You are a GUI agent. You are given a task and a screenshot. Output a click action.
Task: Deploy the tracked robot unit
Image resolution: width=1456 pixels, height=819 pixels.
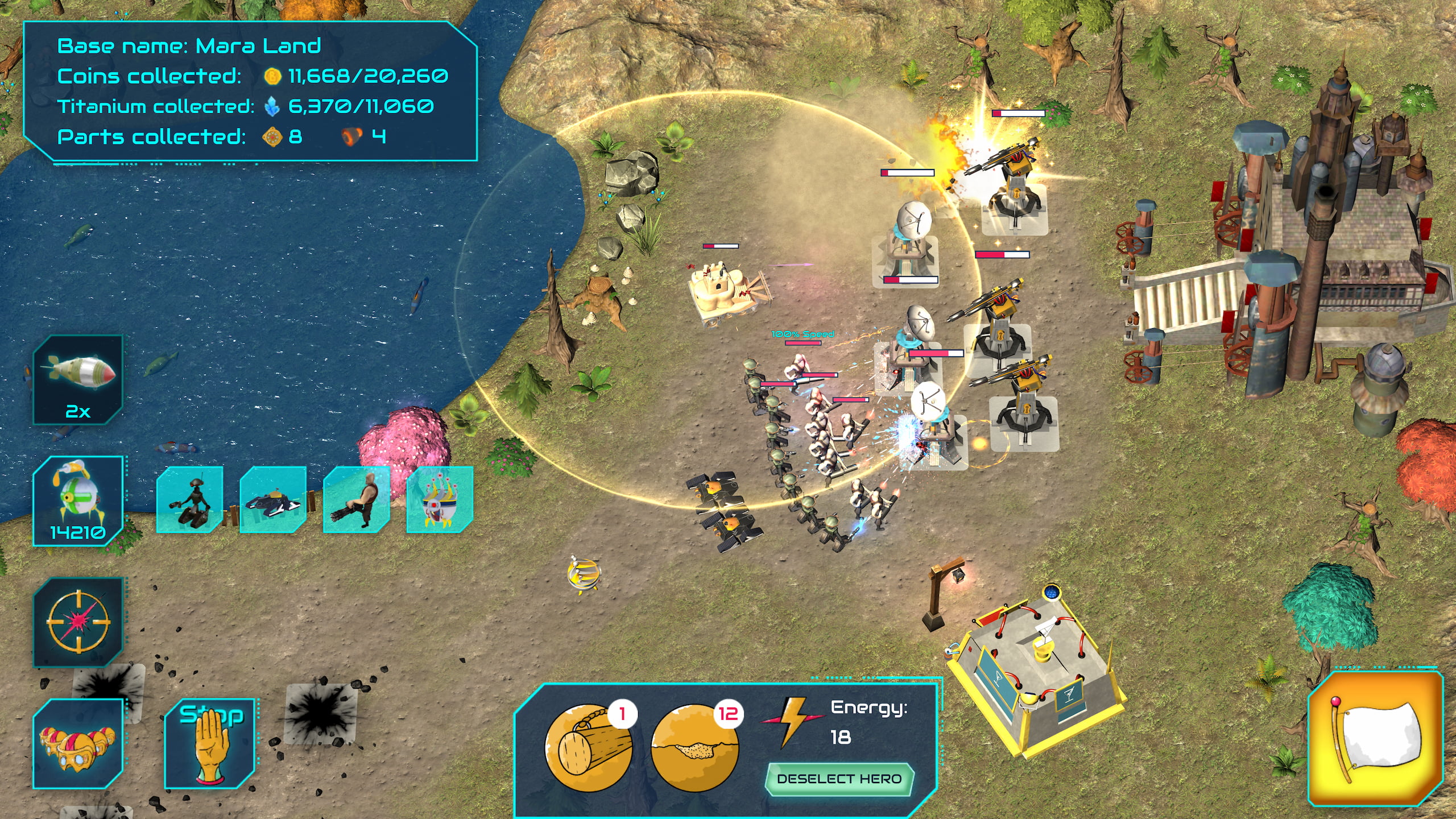189,499
